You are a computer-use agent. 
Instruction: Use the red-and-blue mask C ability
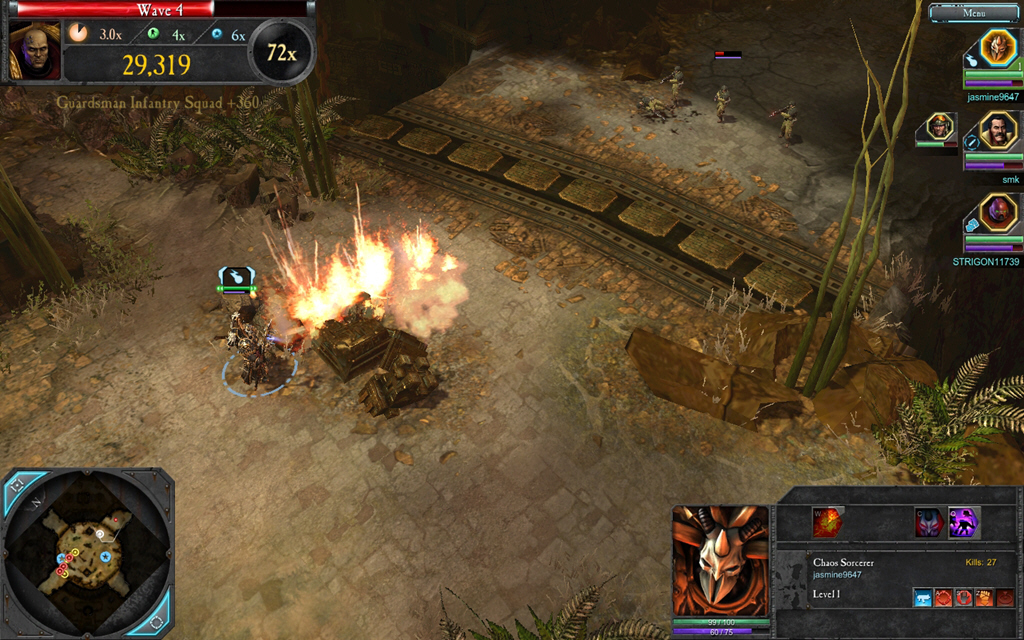(930, 522)
